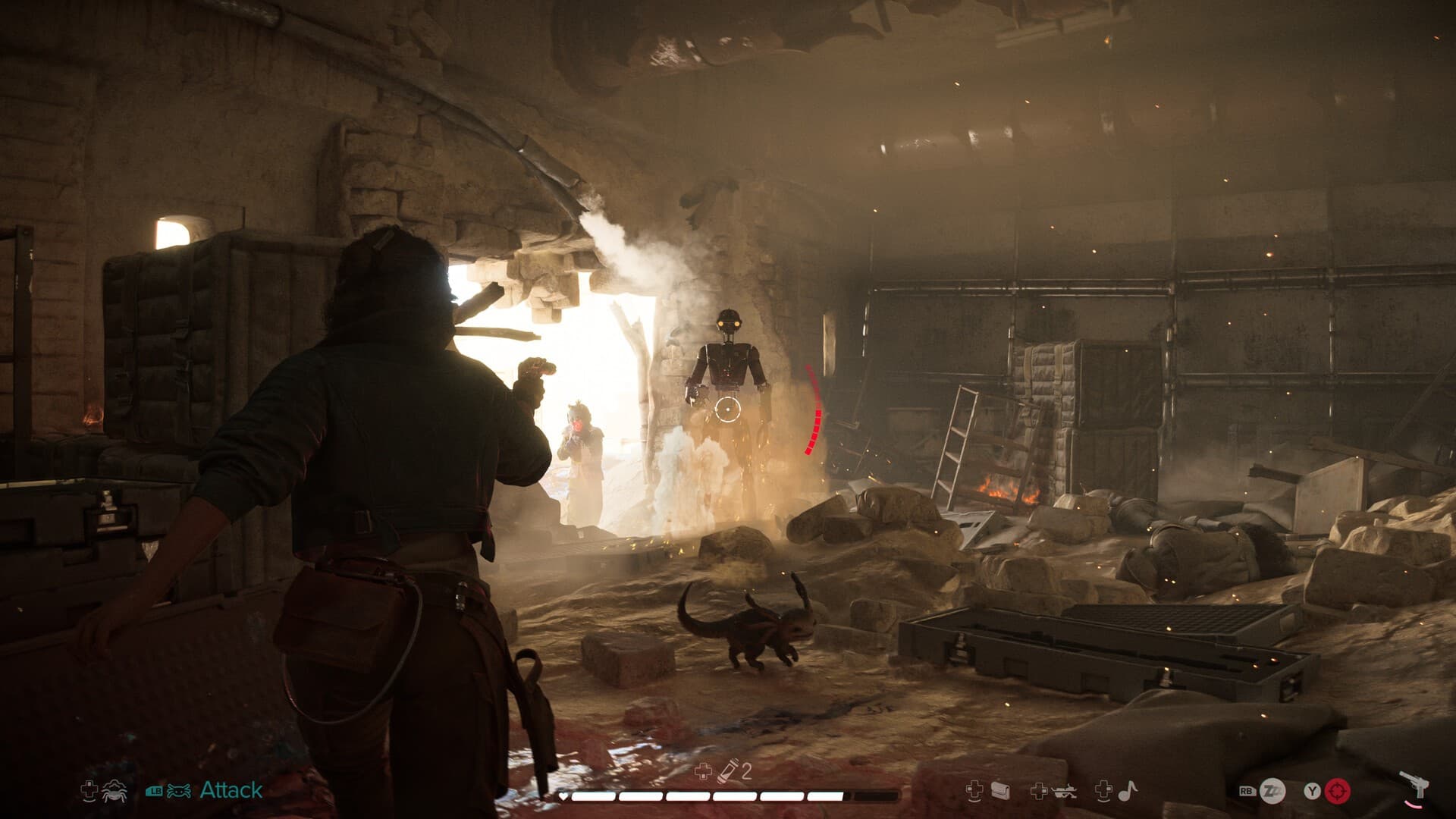Click the d-pad prompt next to the music note

pyautogui.click(x=1104, y=791)
